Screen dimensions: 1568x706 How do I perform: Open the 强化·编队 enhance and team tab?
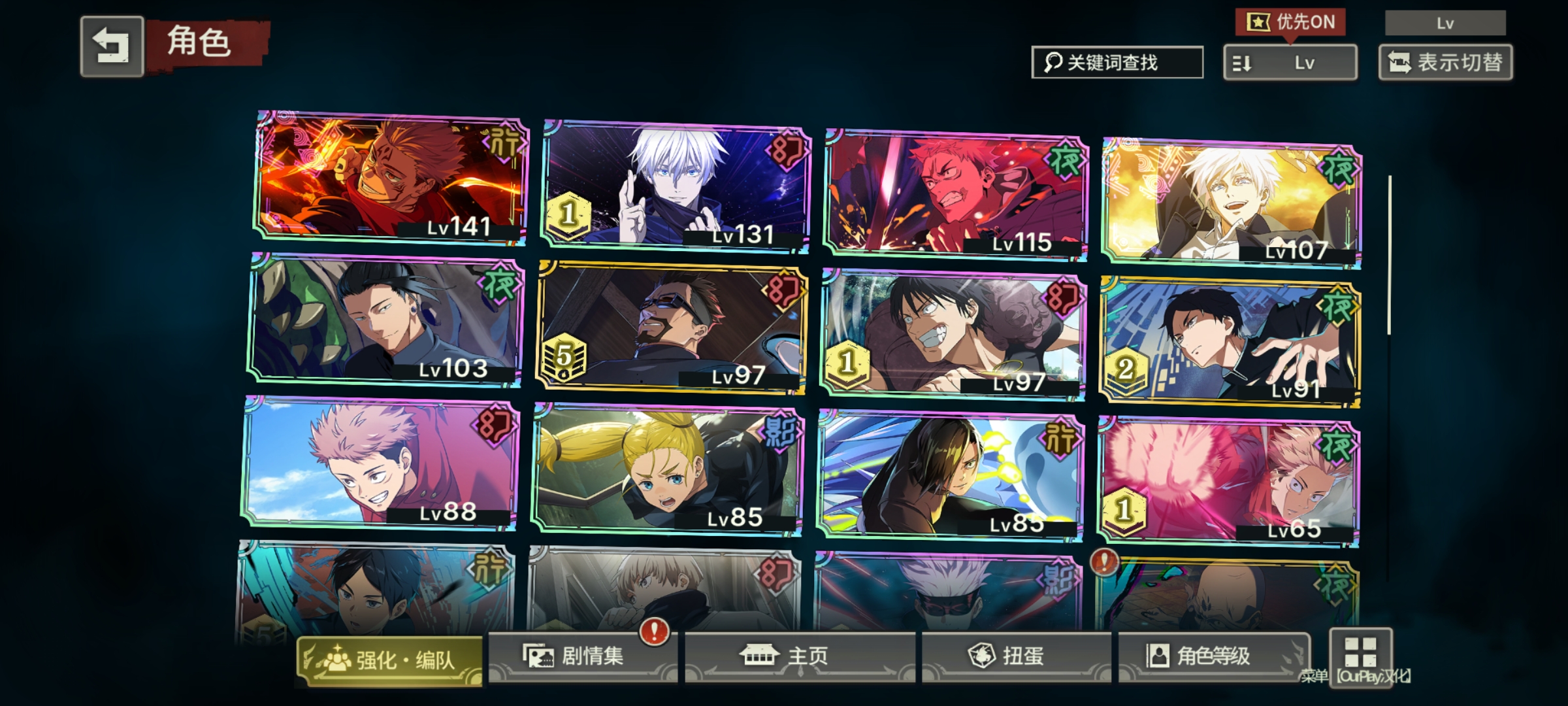point(389,660)
